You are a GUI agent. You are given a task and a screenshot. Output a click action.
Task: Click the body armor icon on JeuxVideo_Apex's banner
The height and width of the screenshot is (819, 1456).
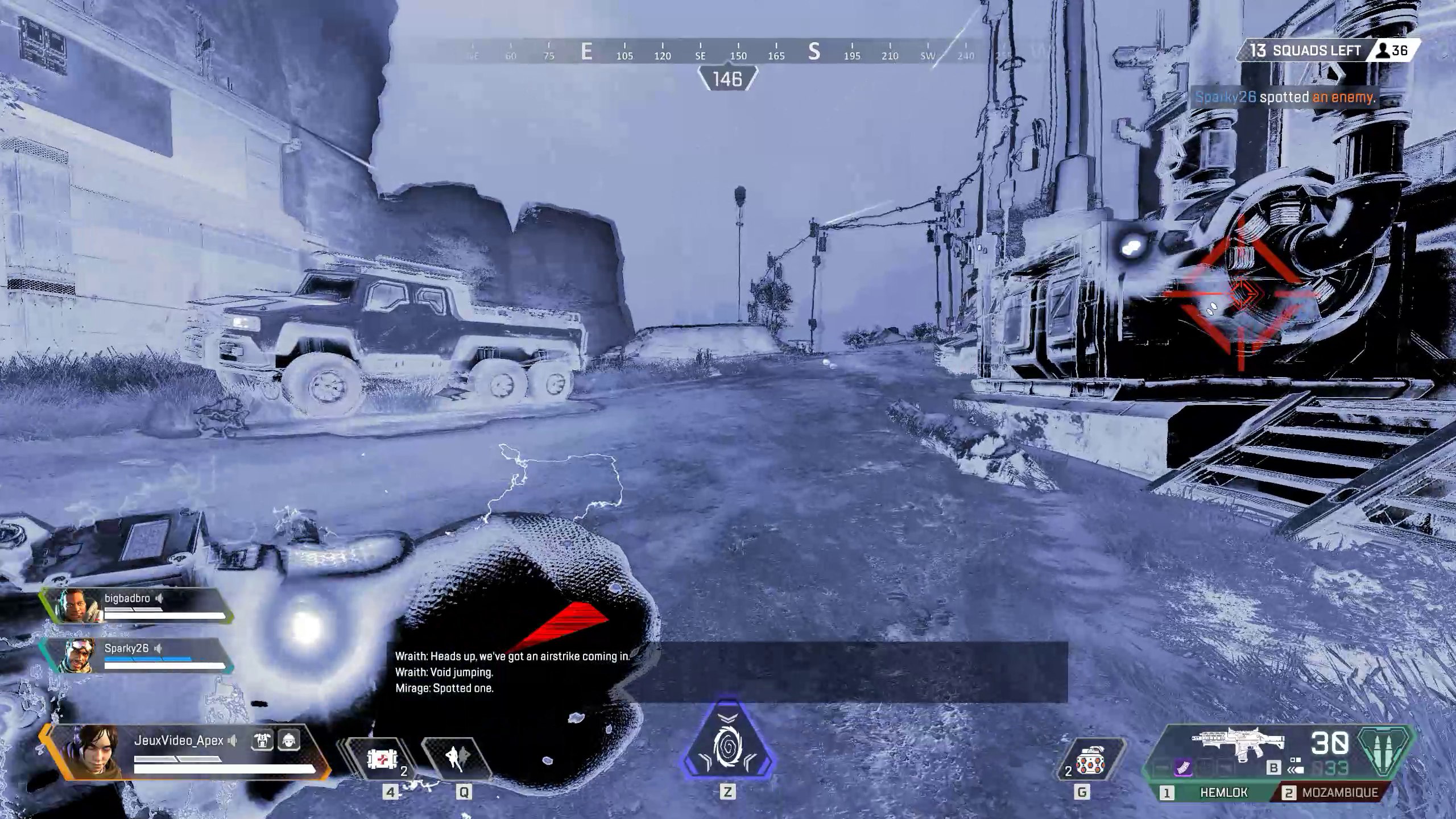click(262, 741)
